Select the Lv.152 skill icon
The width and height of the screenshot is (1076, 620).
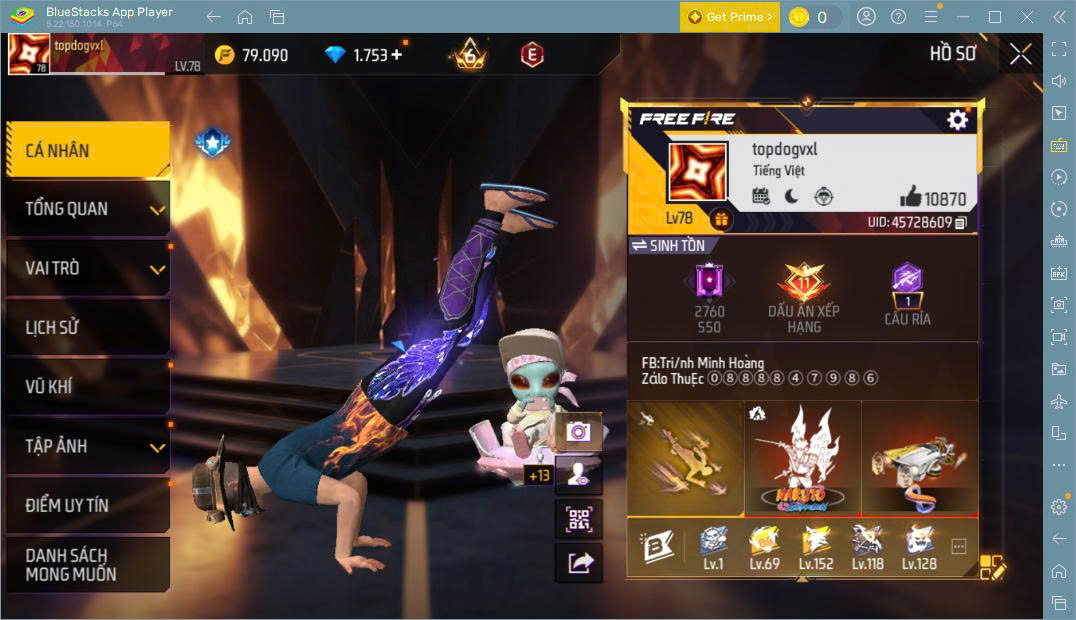click(816, 545)
